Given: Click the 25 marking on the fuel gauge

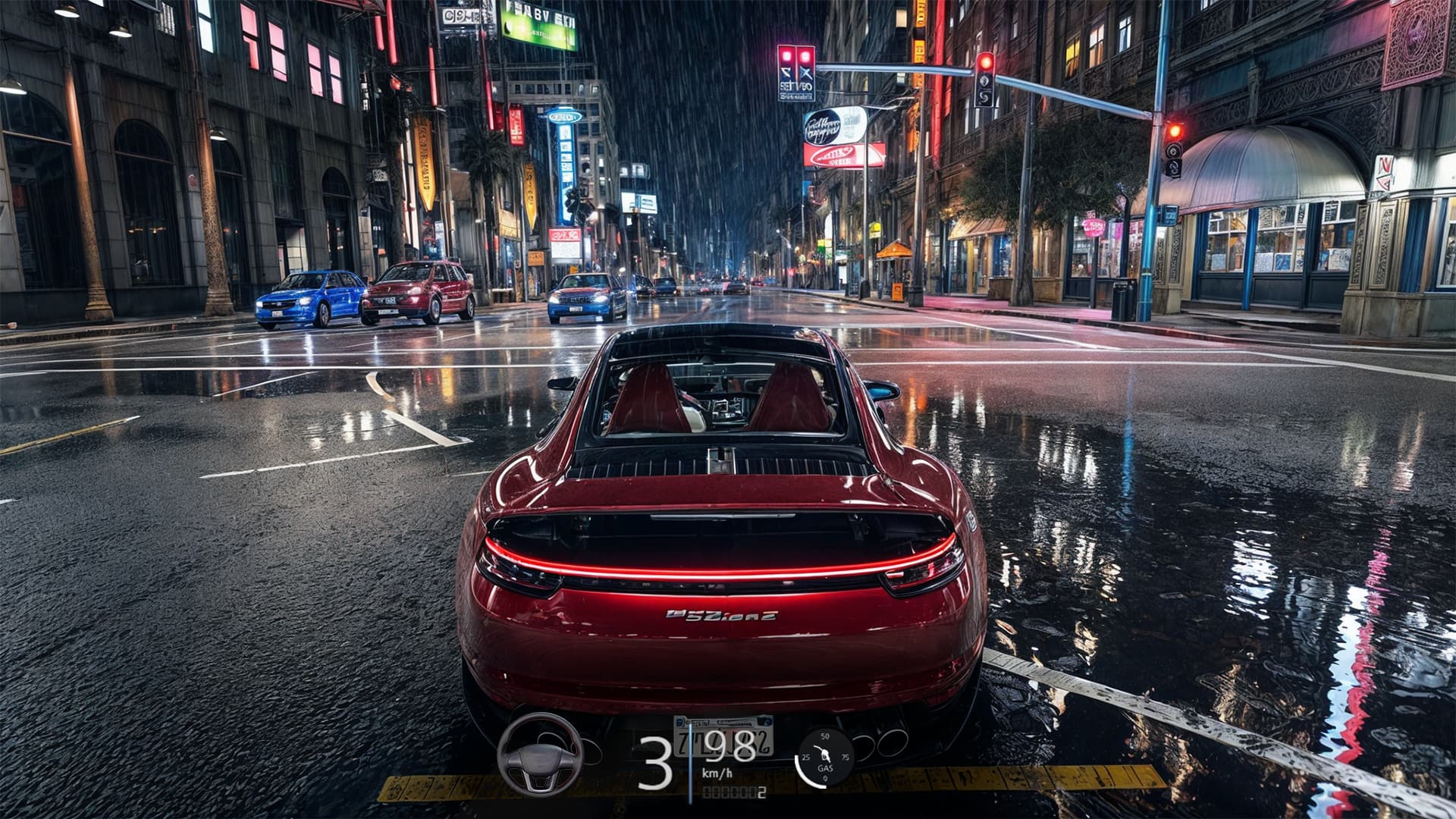Looking at the screenshot, I should (x=805, y=757).
